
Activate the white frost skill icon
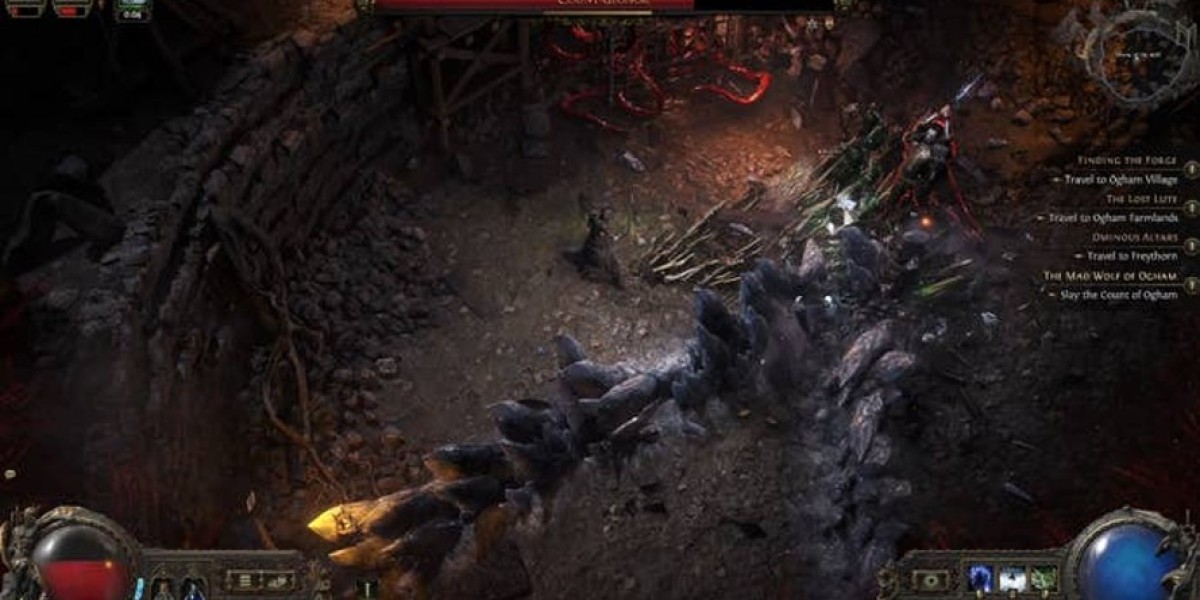1012,580
